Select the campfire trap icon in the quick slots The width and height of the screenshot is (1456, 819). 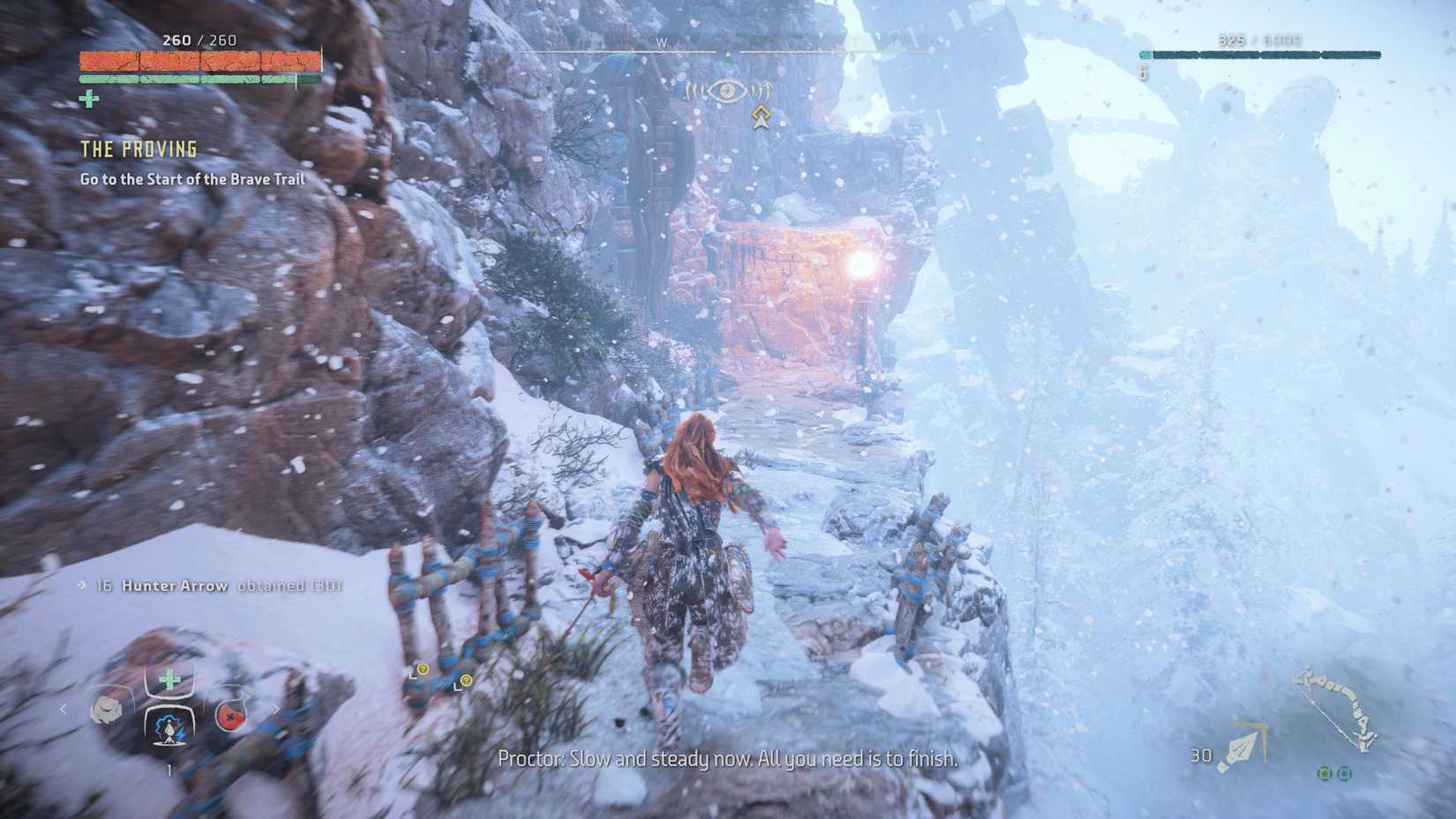click(169, 731)
